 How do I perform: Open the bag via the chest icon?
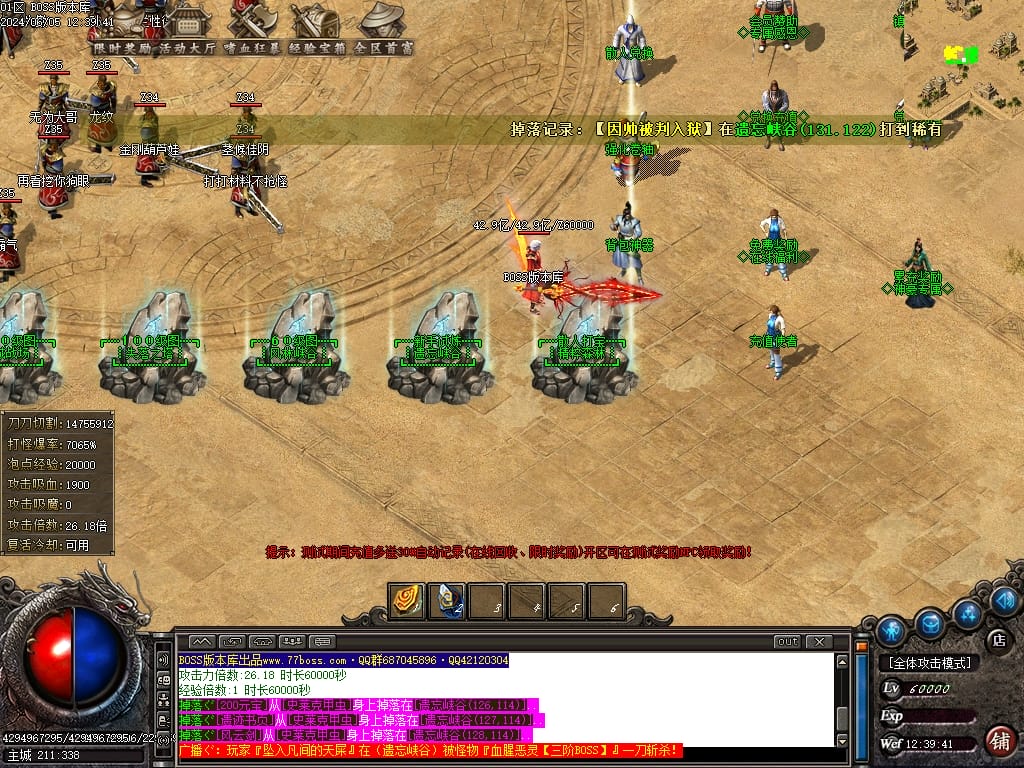pyautogui.click(x=930, y=623)
